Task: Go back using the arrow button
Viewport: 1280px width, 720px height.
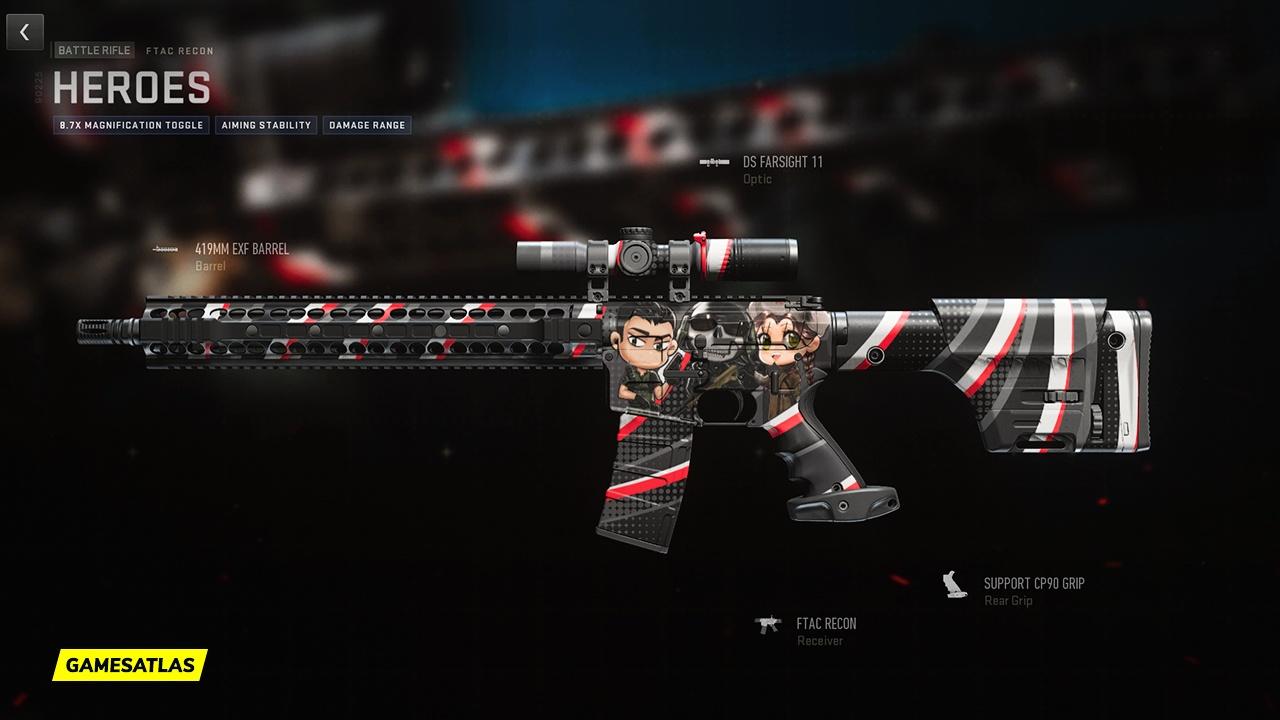Action: tap(25, 32)
